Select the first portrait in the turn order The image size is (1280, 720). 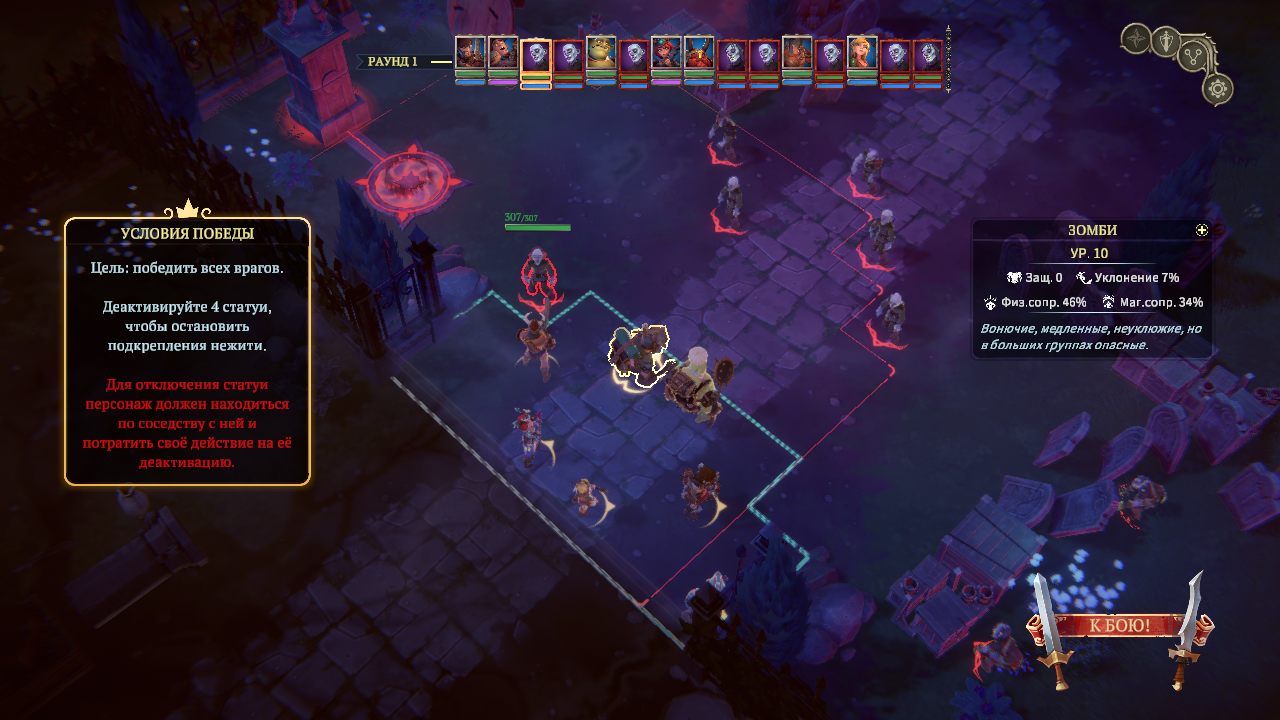click(470, 54)
